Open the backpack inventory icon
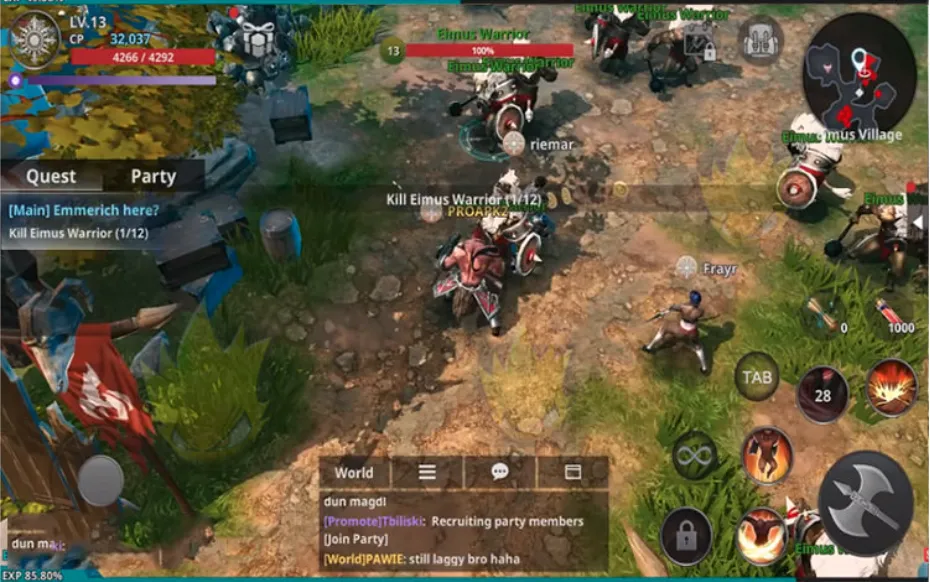 760,41
